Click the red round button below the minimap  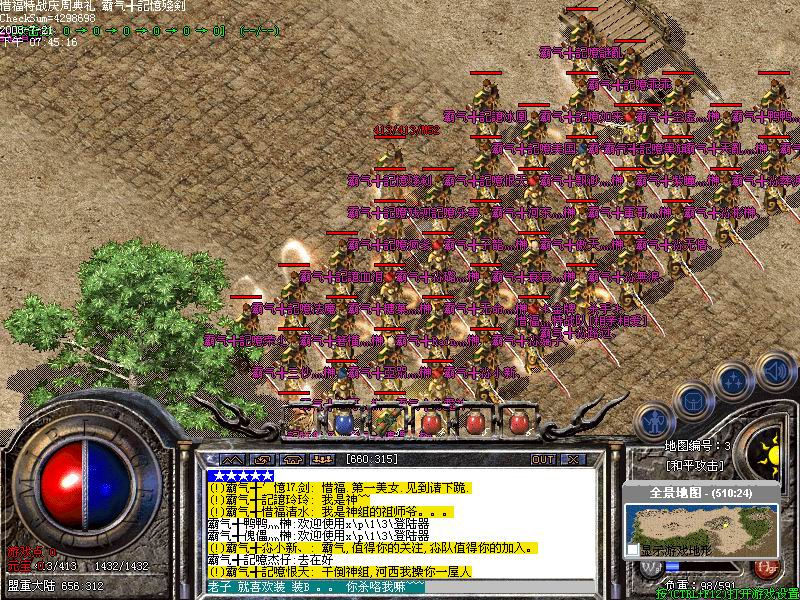pyautogui.click(x=764, y=567)
